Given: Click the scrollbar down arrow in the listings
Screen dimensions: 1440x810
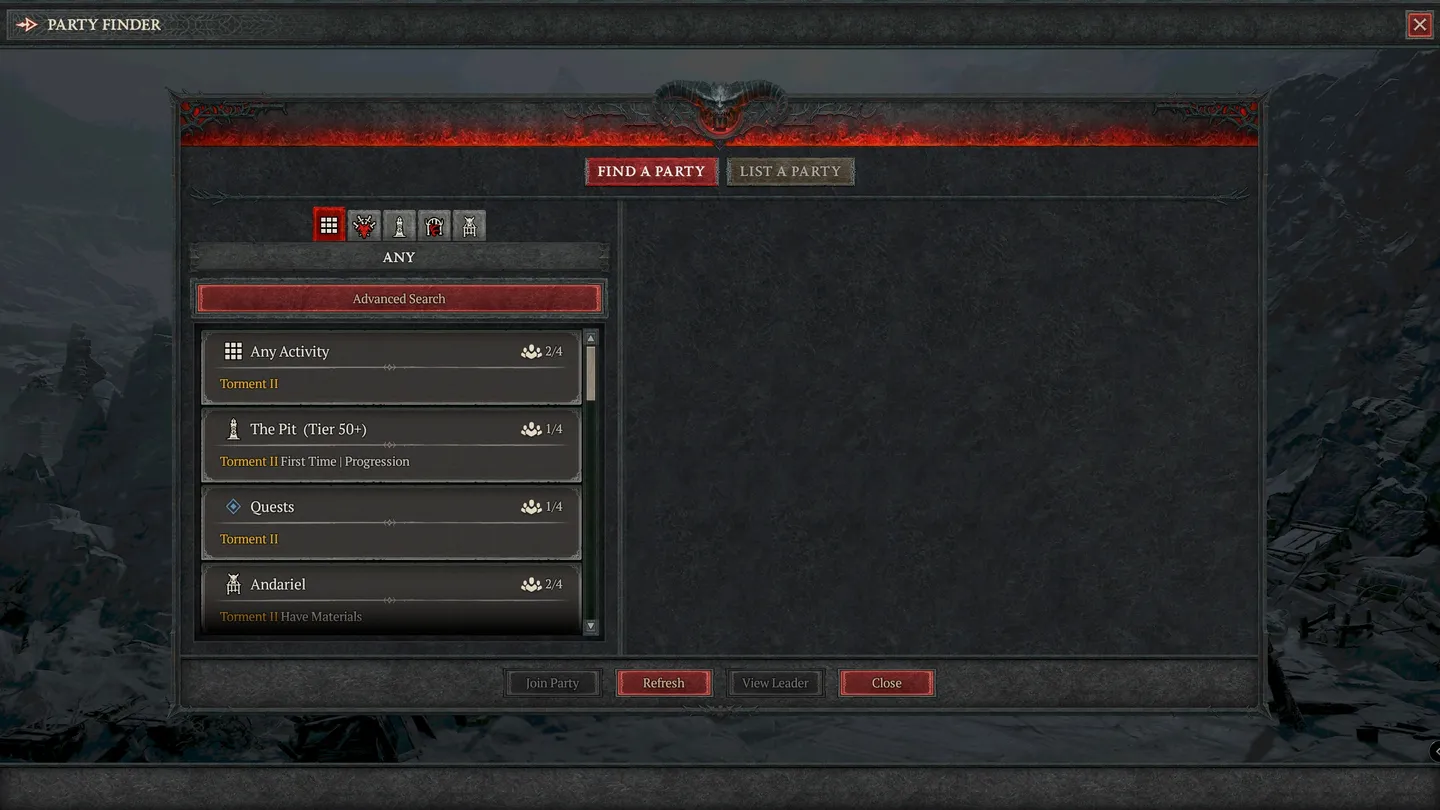Looking at the screenshot, I should [x=591, y=626].
